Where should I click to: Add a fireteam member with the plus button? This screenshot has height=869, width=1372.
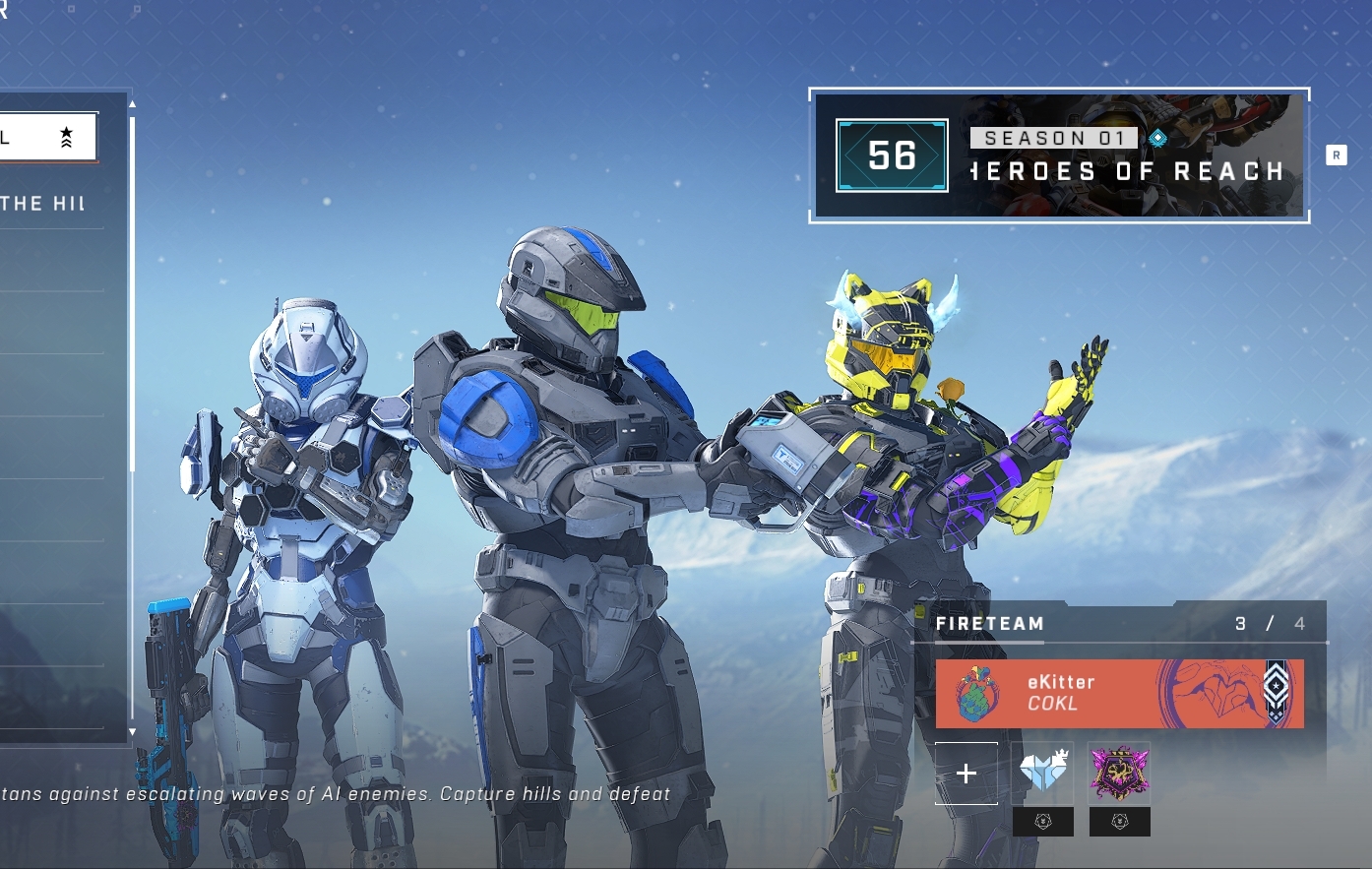point(966,774)
